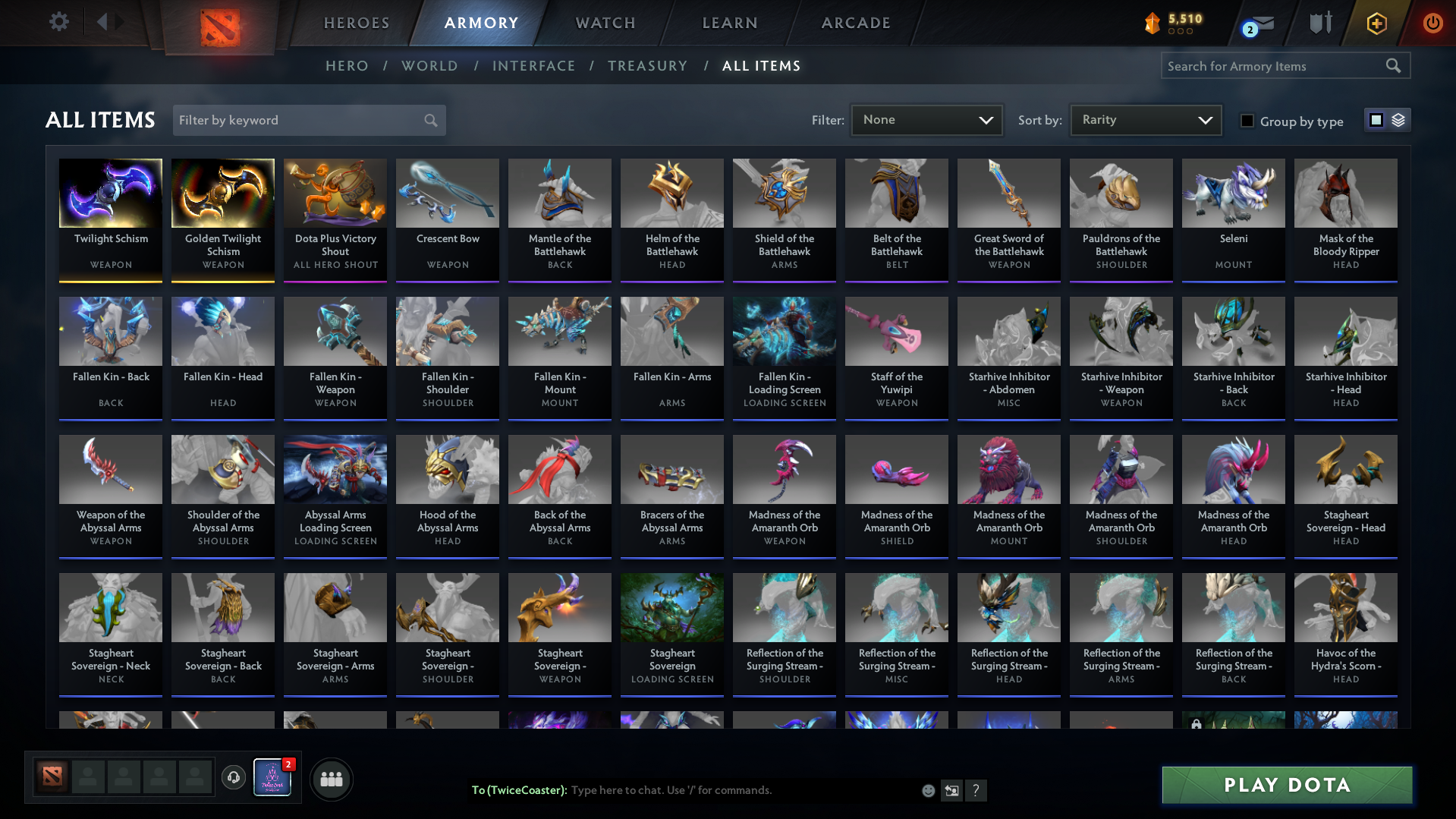Select the grid view toggle
The width and height of the screenshot is (1456, 819).
click(x=1377, y=120)
